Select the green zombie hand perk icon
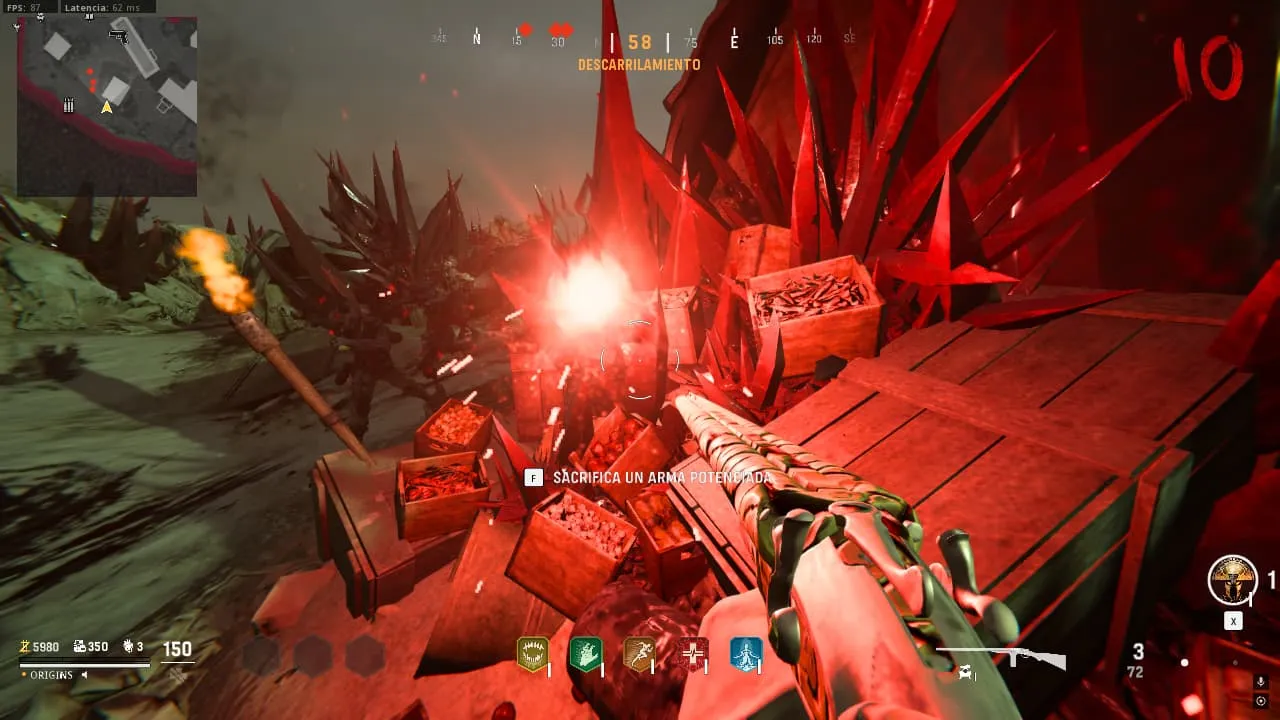 pos(585,654)
